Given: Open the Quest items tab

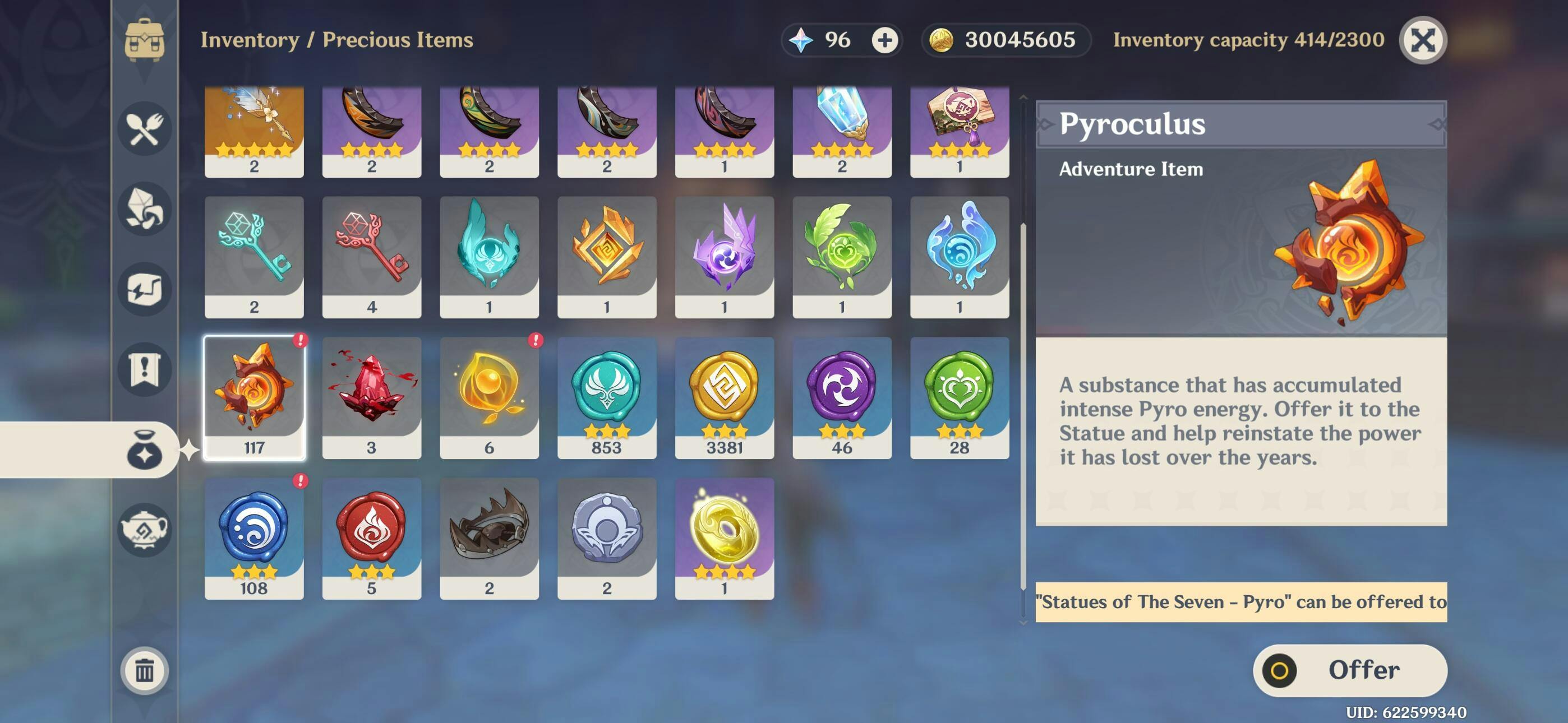Looking at the screenshot, I should 144,369.
